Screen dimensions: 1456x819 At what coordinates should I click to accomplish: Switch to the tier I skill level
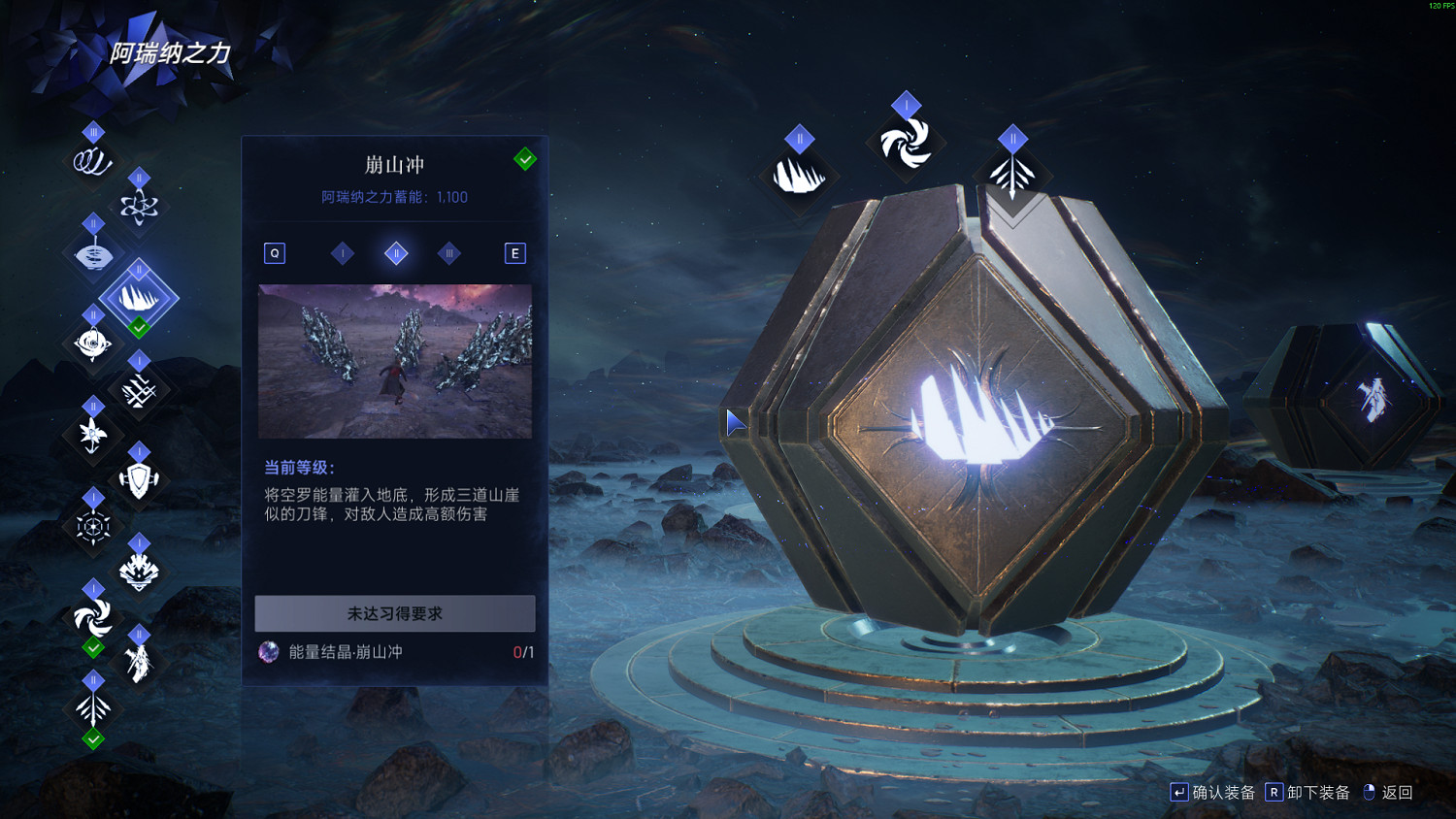342,253
